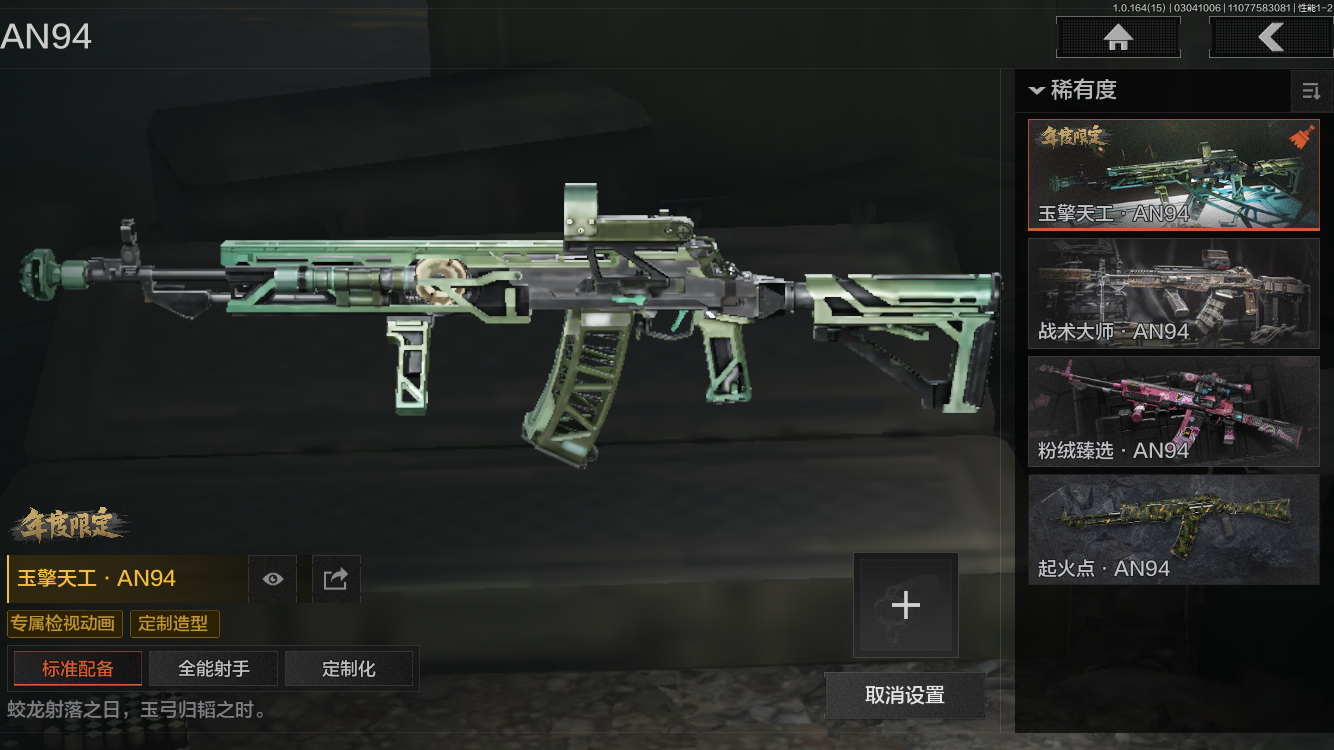Go to the home screen

pos(1118,38)
